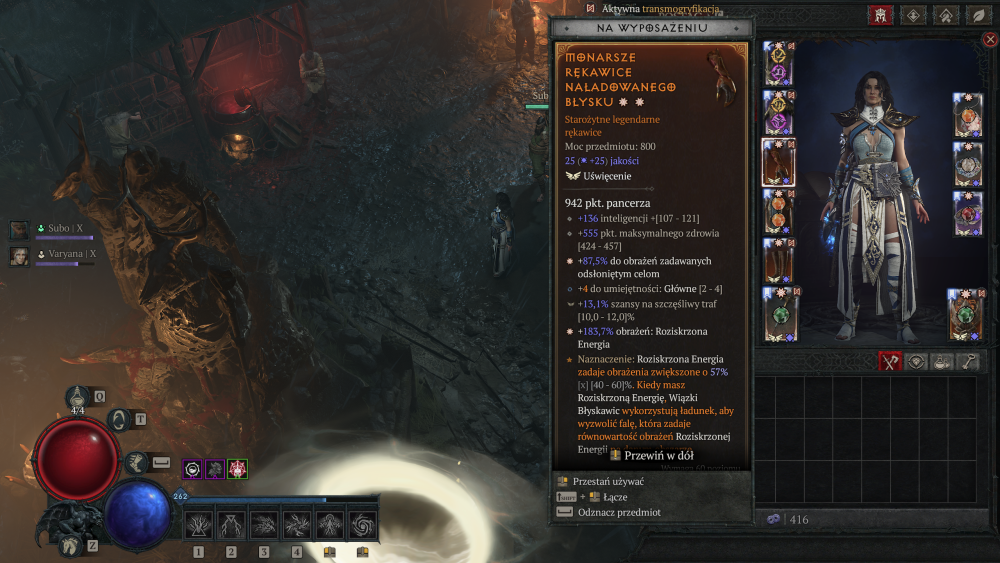Click the circular arrows icon beside T
The width and height of the screenshot is (1000, 563).
pyautogui.click(x=120, y=421)
